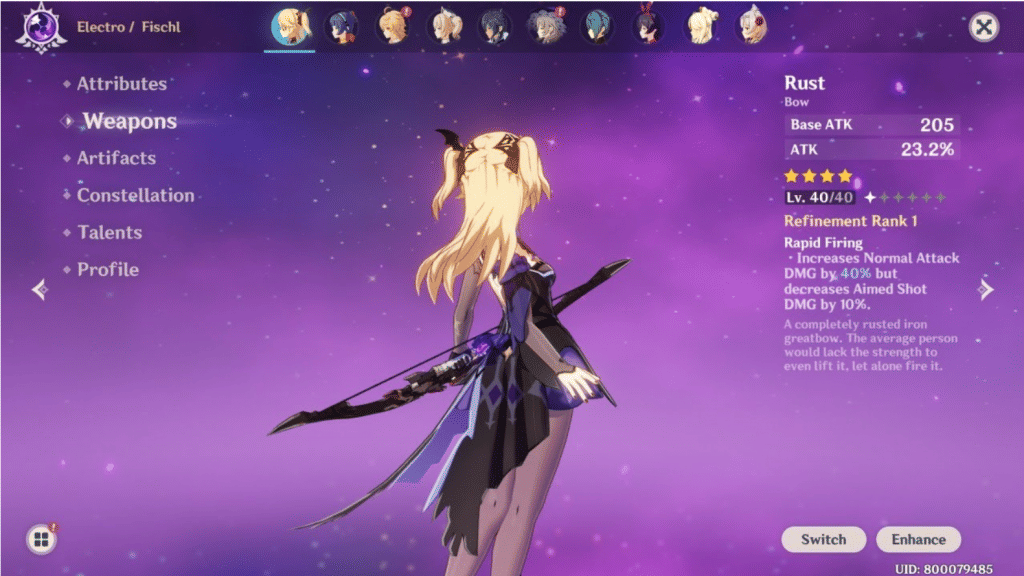Open the Attributes section
The image size is (1024, 576).
click(121, 84)
